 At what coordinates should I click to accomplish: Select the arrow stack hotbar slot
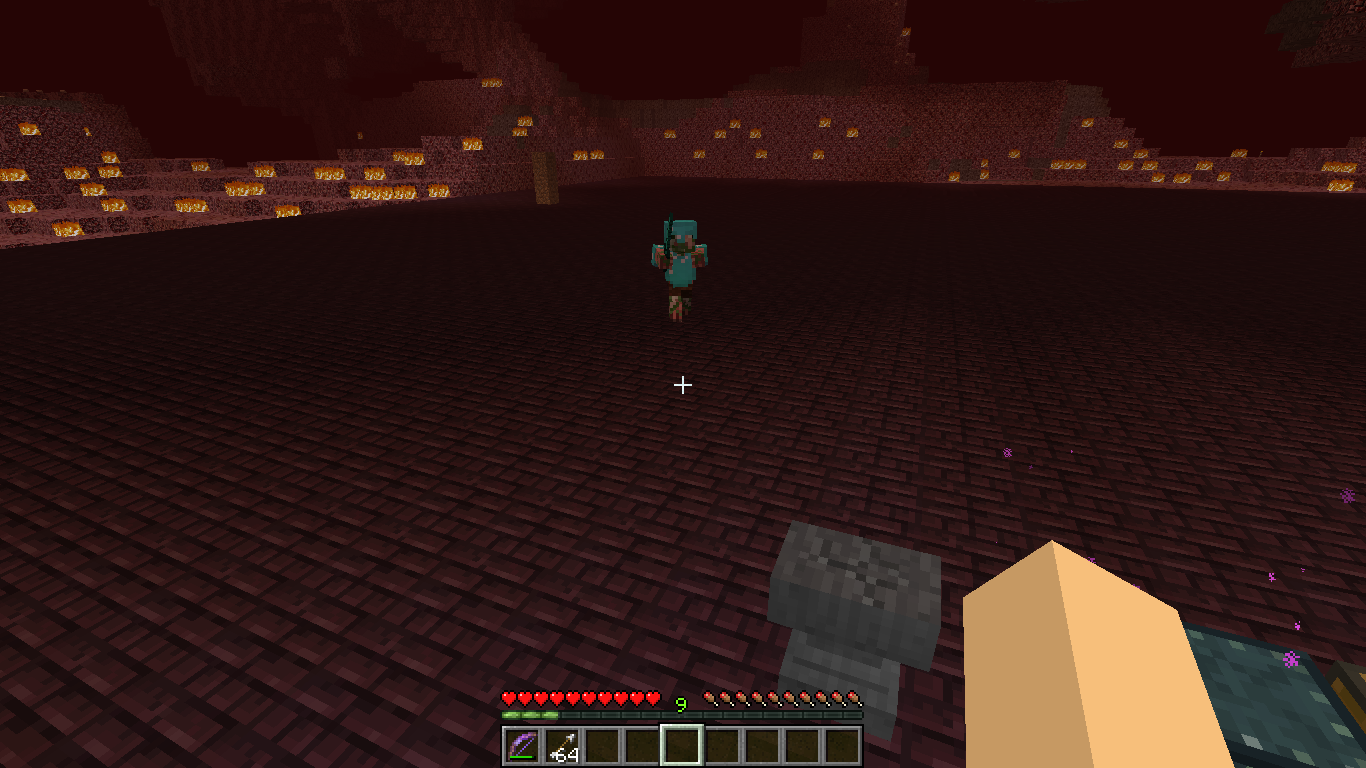tap(562, 746)
